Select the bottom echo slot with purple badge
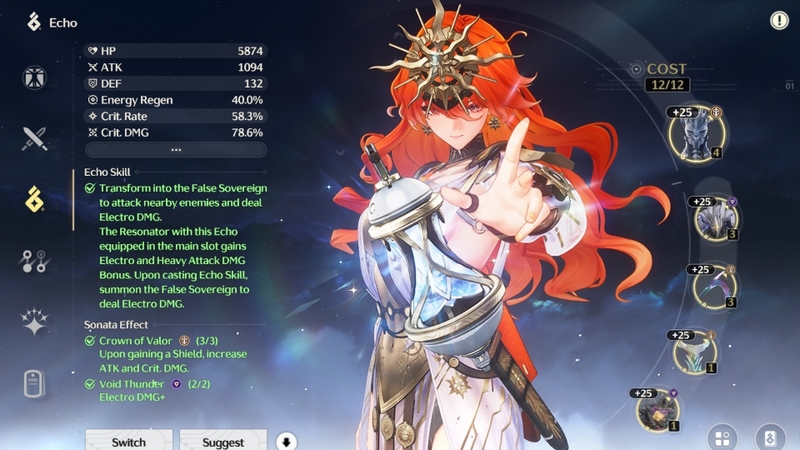The image size is (800, 450). click(657, 409)
